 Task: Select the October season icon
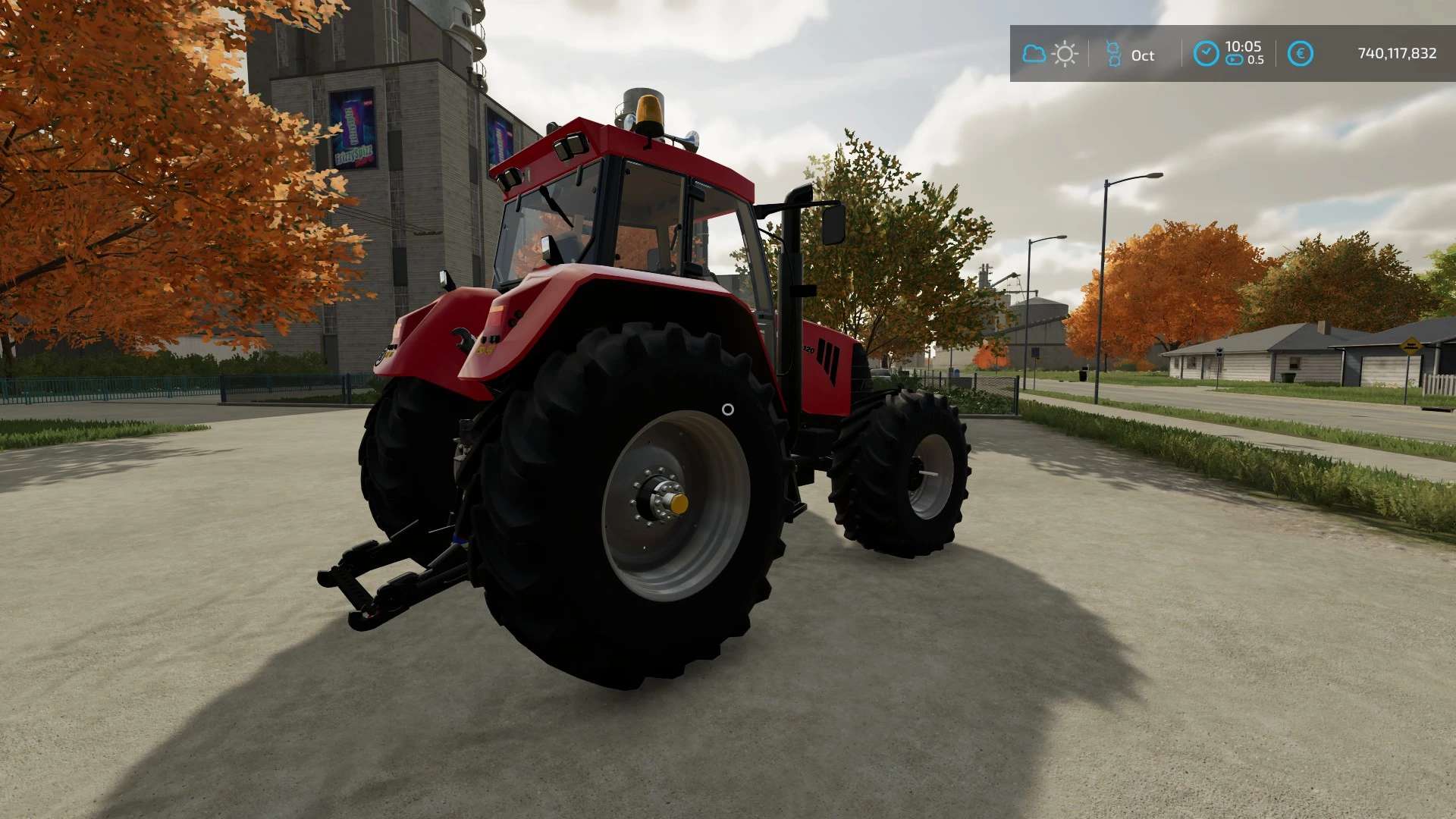tap(1113, 54)
